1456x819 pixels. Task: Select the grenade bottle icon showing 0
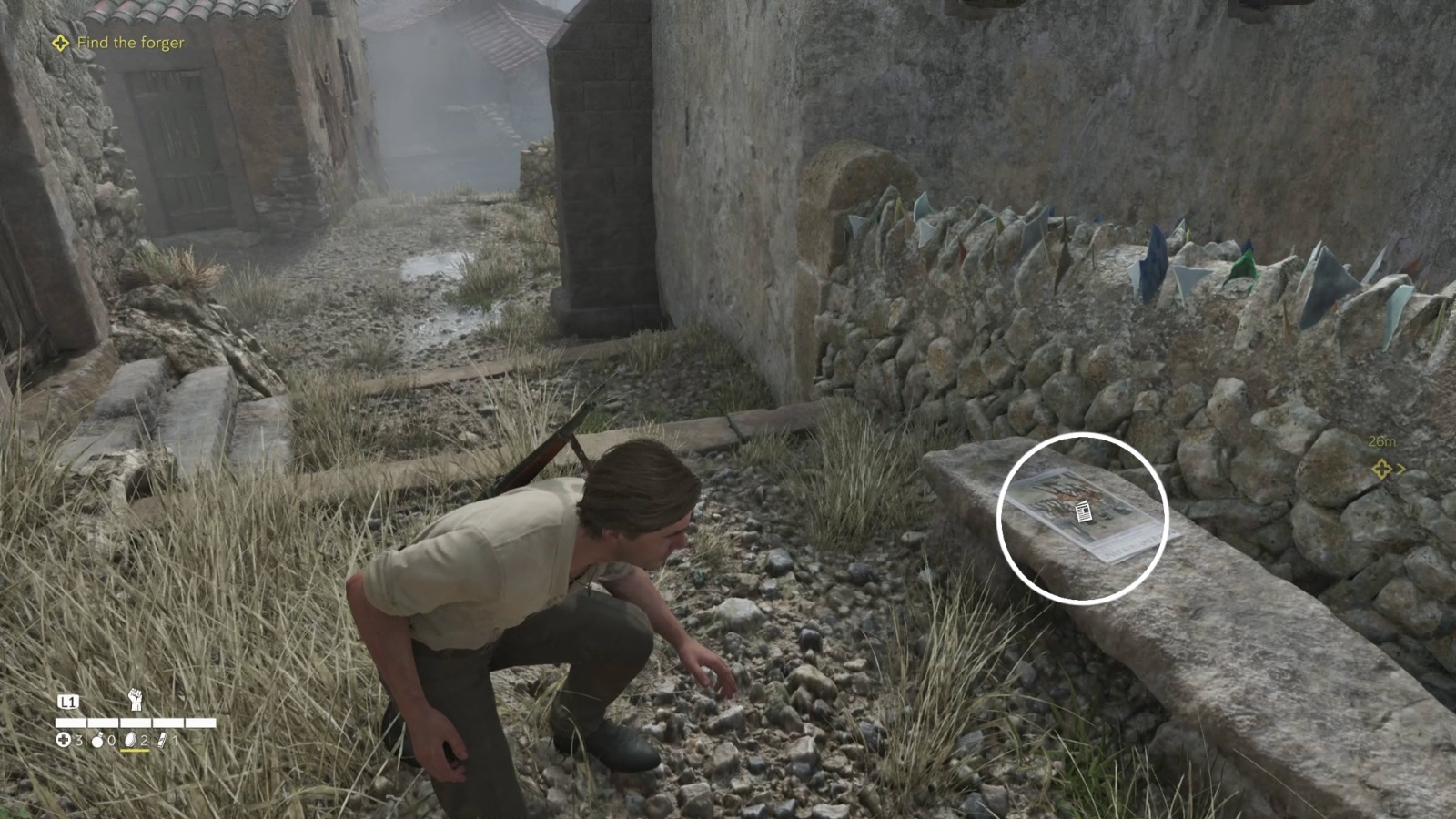tap(97, 740)
